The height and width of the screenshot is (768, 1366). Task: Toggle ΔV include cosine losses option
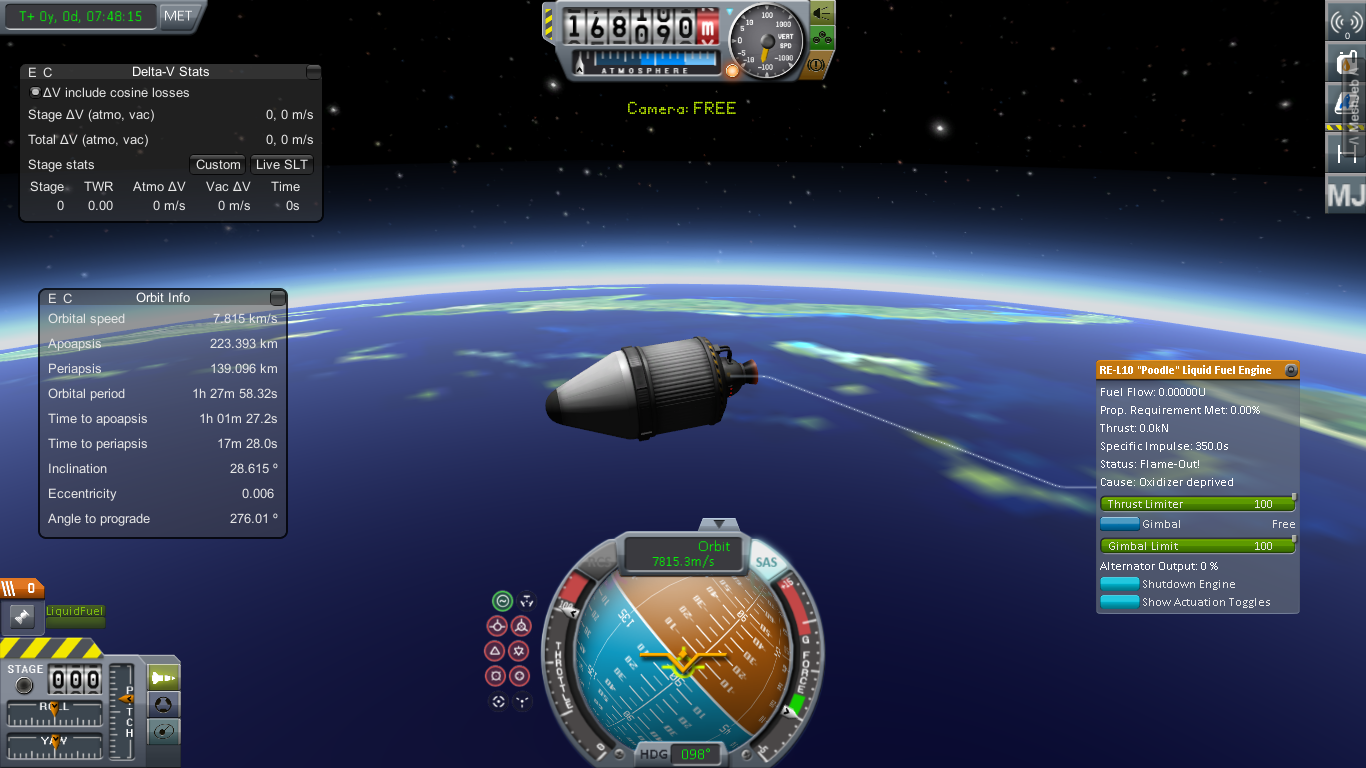(36, 93)
